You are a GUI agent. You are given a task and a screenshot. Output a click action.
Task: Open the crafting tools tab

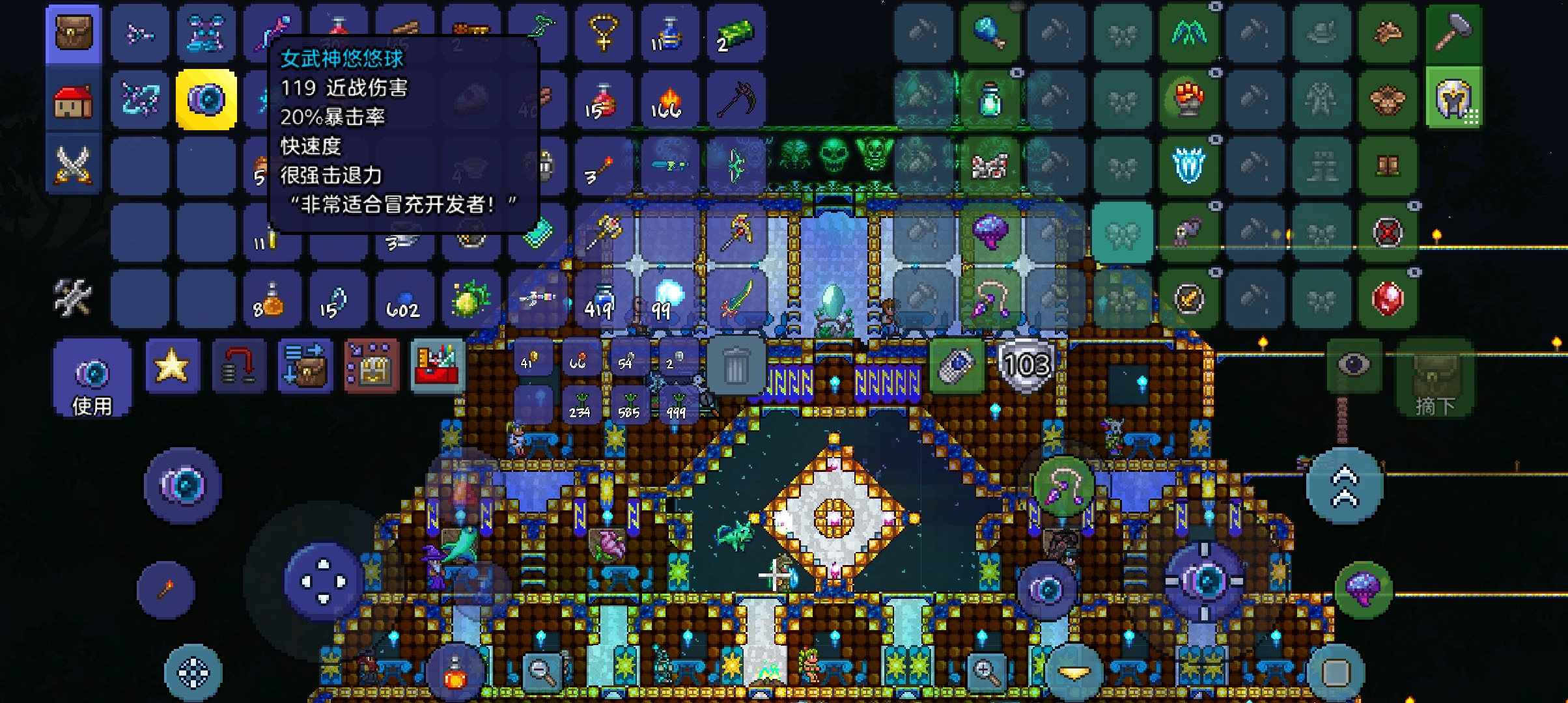click(74, 297)
